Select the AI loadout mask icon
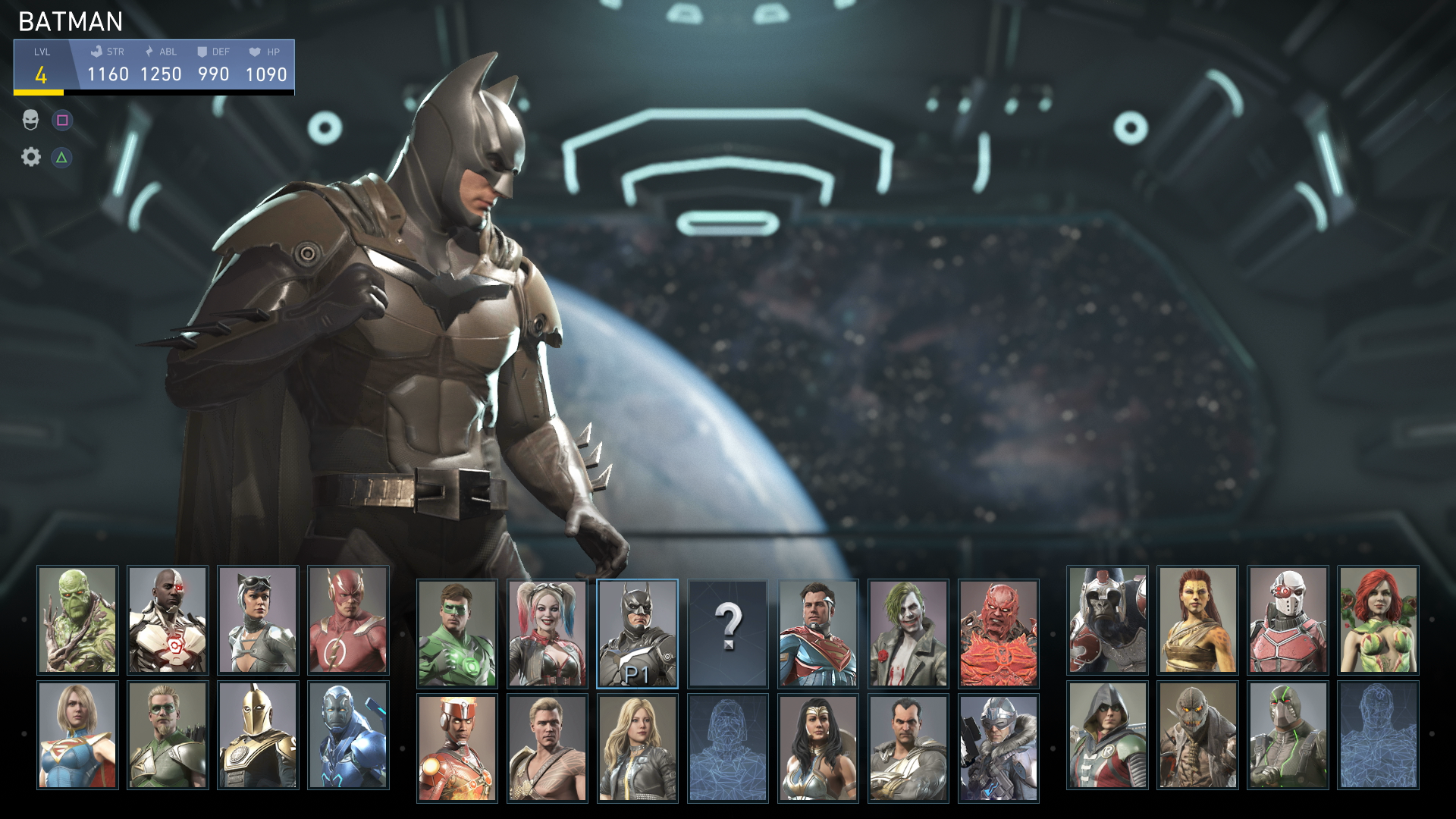The image size is (1456, 819). coord(30,119)
